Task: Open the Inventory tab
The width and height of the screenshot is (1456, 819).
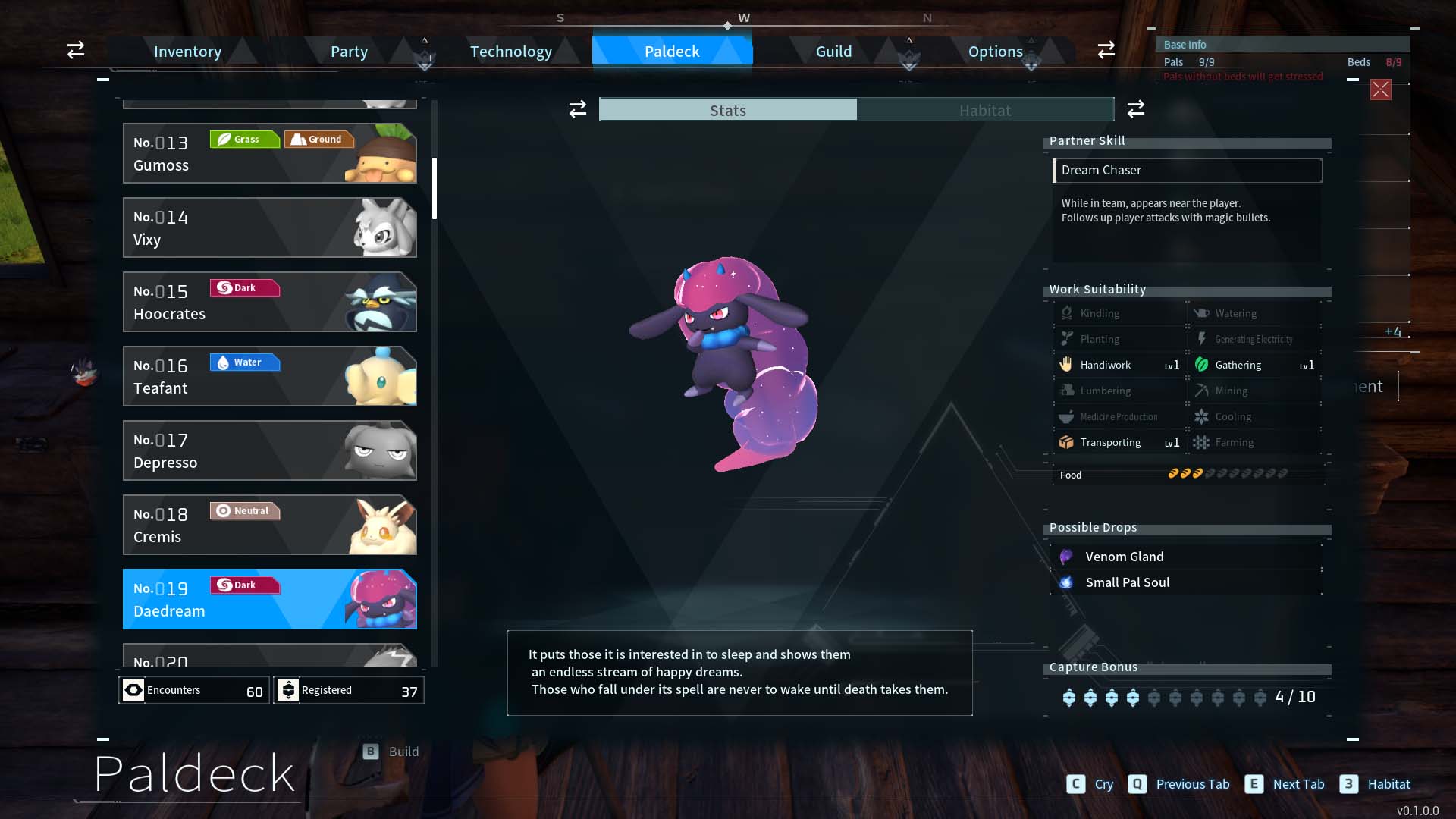Action: [x=187, y=52]
